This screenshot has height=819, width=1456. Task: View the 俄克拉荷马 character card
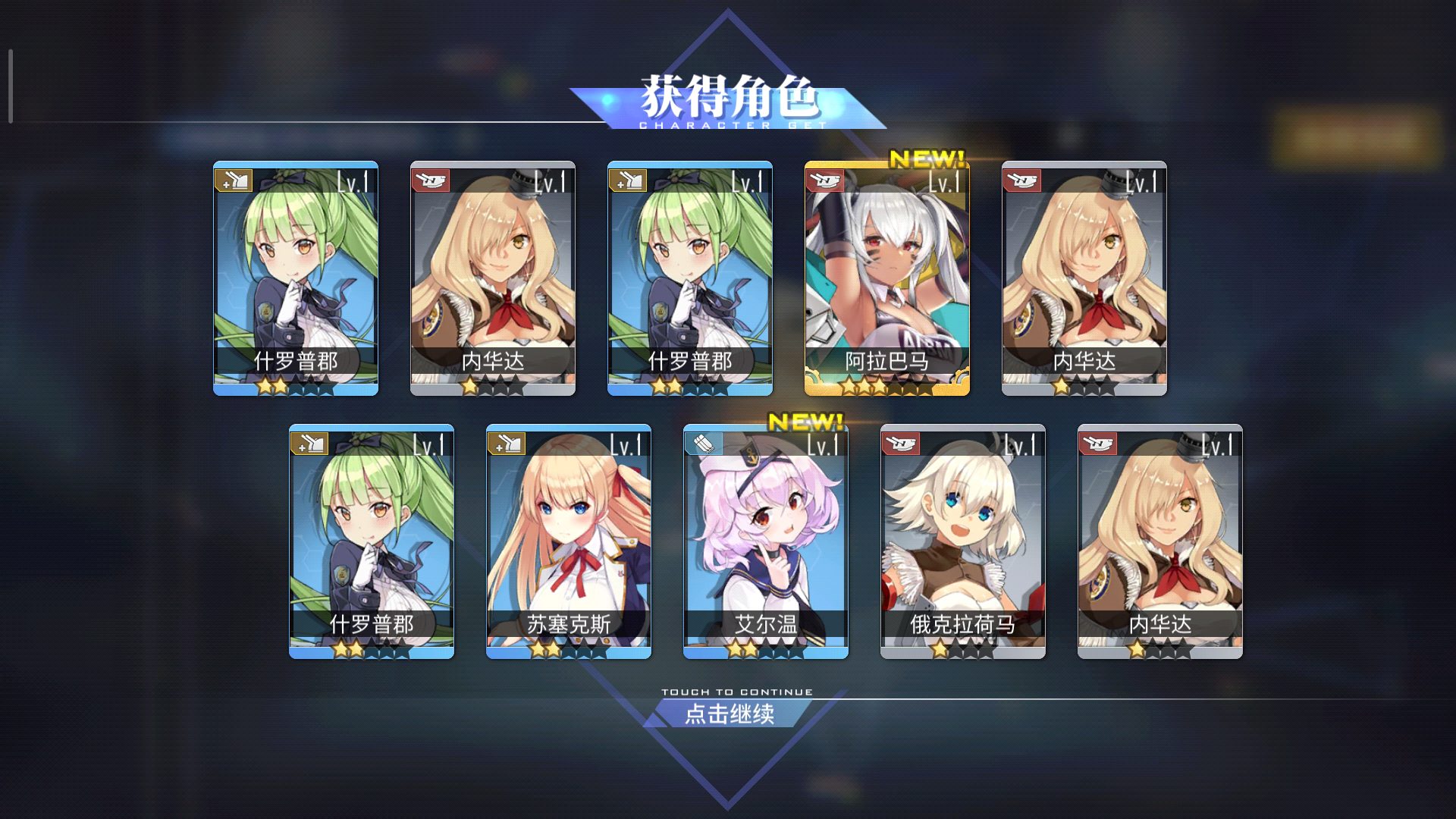click(962, 541)
